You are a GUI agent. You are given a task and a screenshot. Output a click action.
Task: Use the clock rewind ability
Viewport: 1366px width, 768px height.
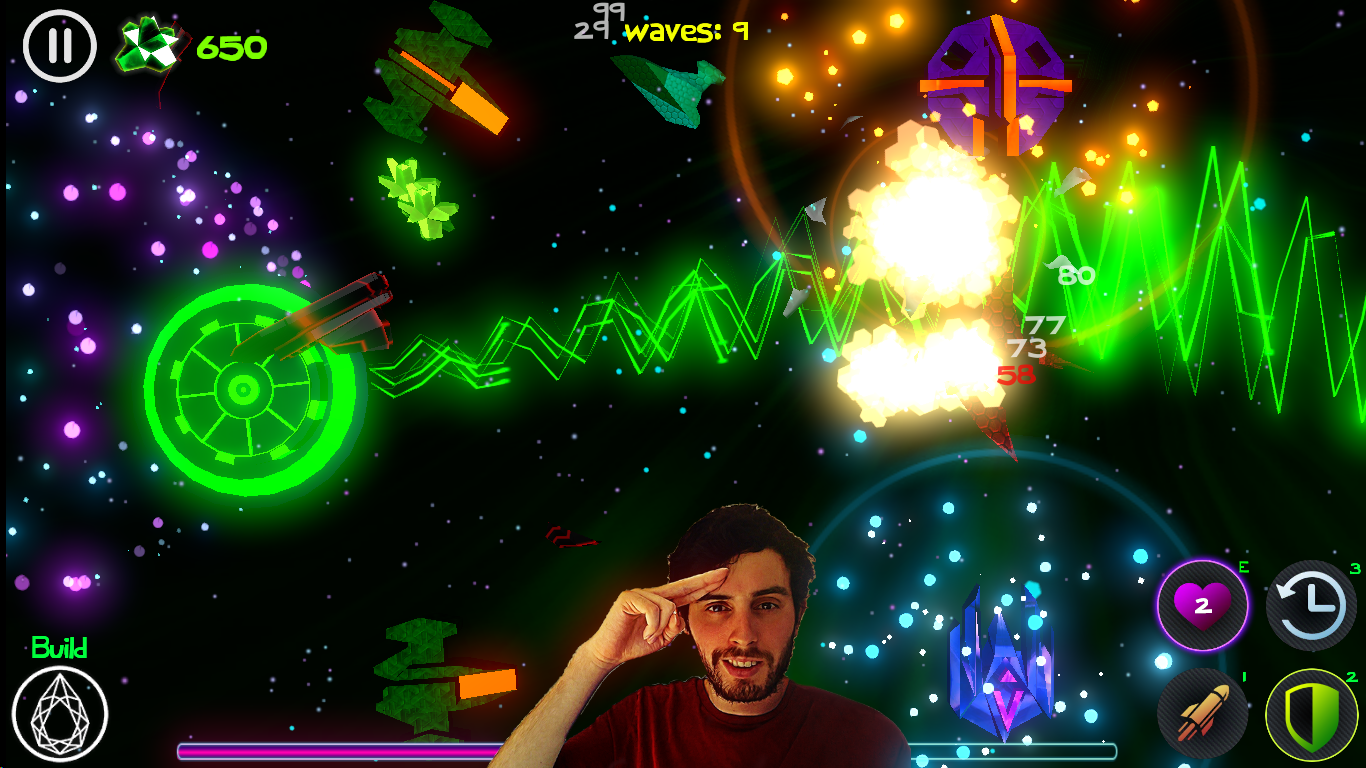[x=1311, y=606]
